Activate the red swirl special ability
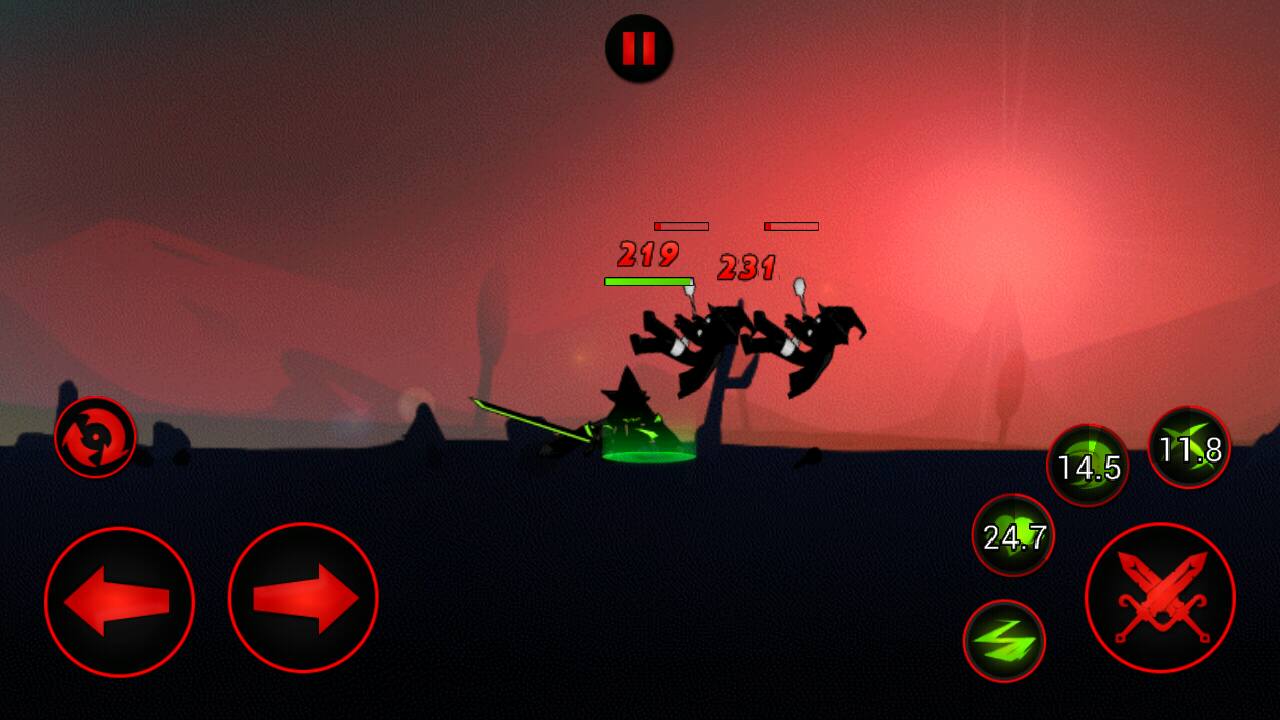This screenshot has height=720, width=1280. click(x=95, y=437)
